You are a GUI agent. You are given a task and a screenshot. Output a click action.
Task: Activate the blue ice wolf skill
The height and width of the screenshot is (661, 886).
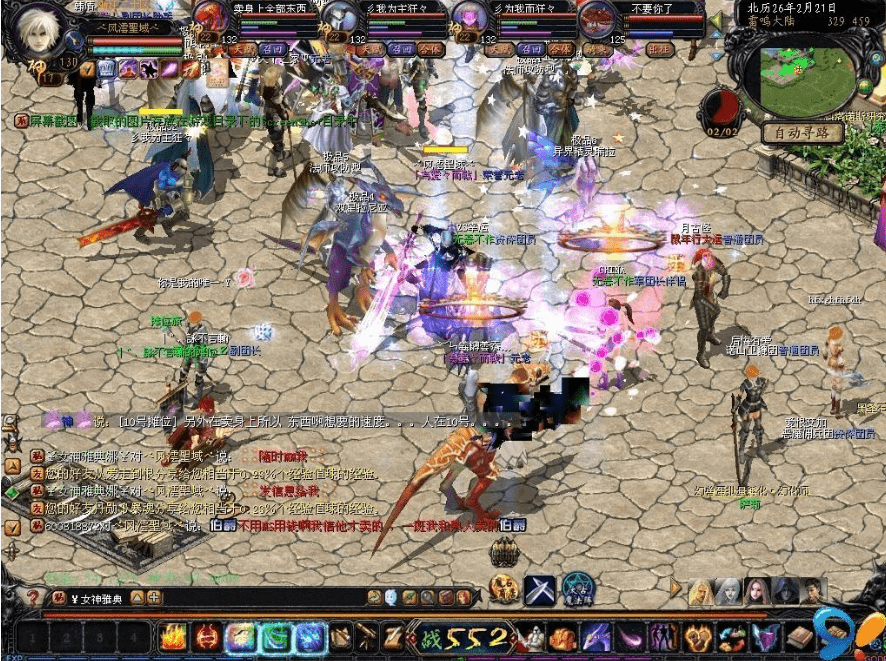[310, 636]
